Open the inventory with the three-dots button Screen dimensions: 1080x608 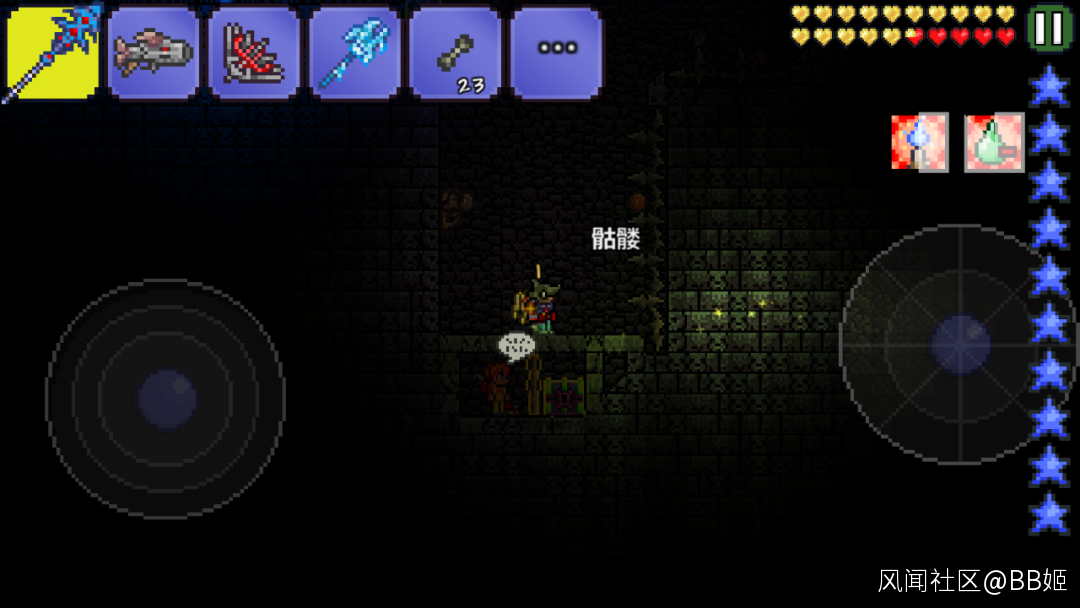pyautogui.click(x=556, y=52)
